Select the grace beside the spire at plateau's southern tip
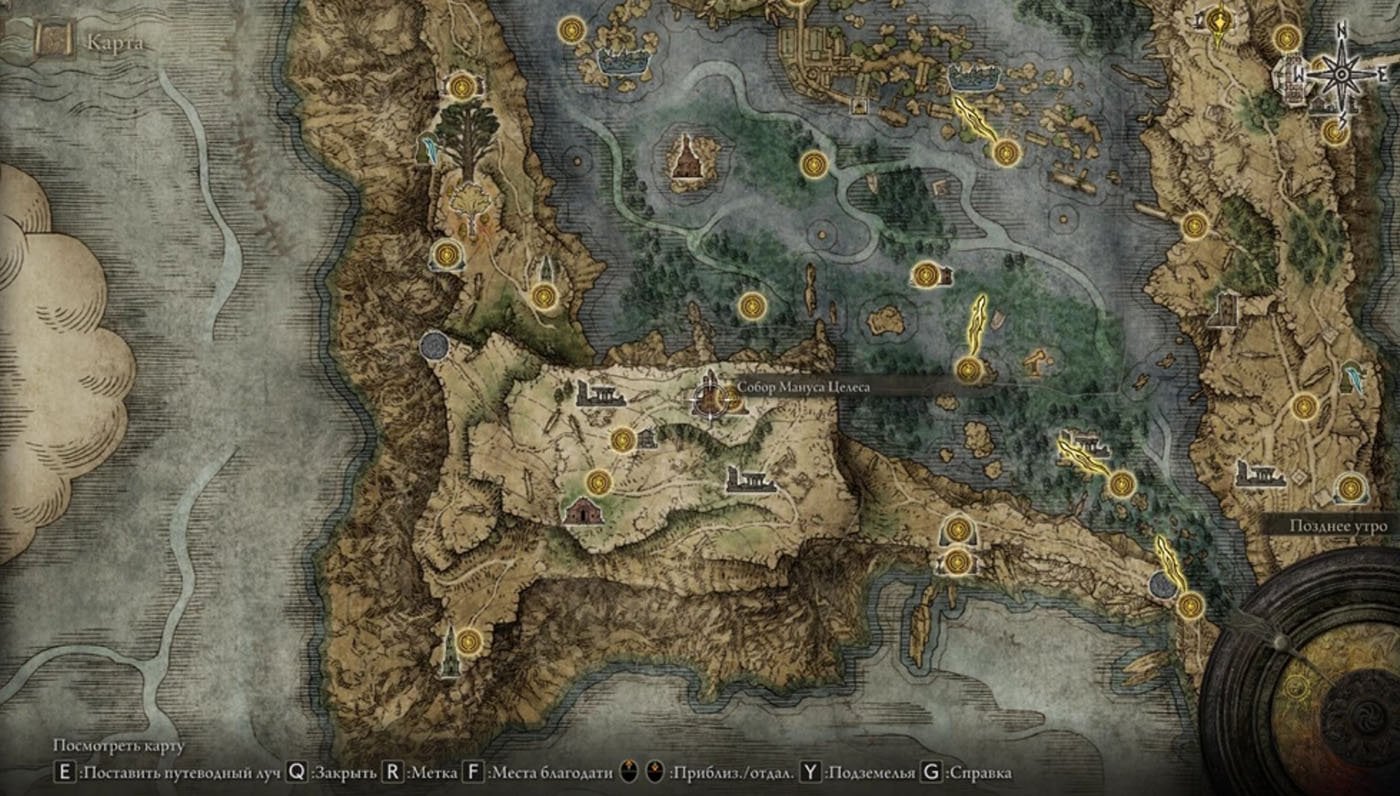1400x796 pixels. (469, 638)
